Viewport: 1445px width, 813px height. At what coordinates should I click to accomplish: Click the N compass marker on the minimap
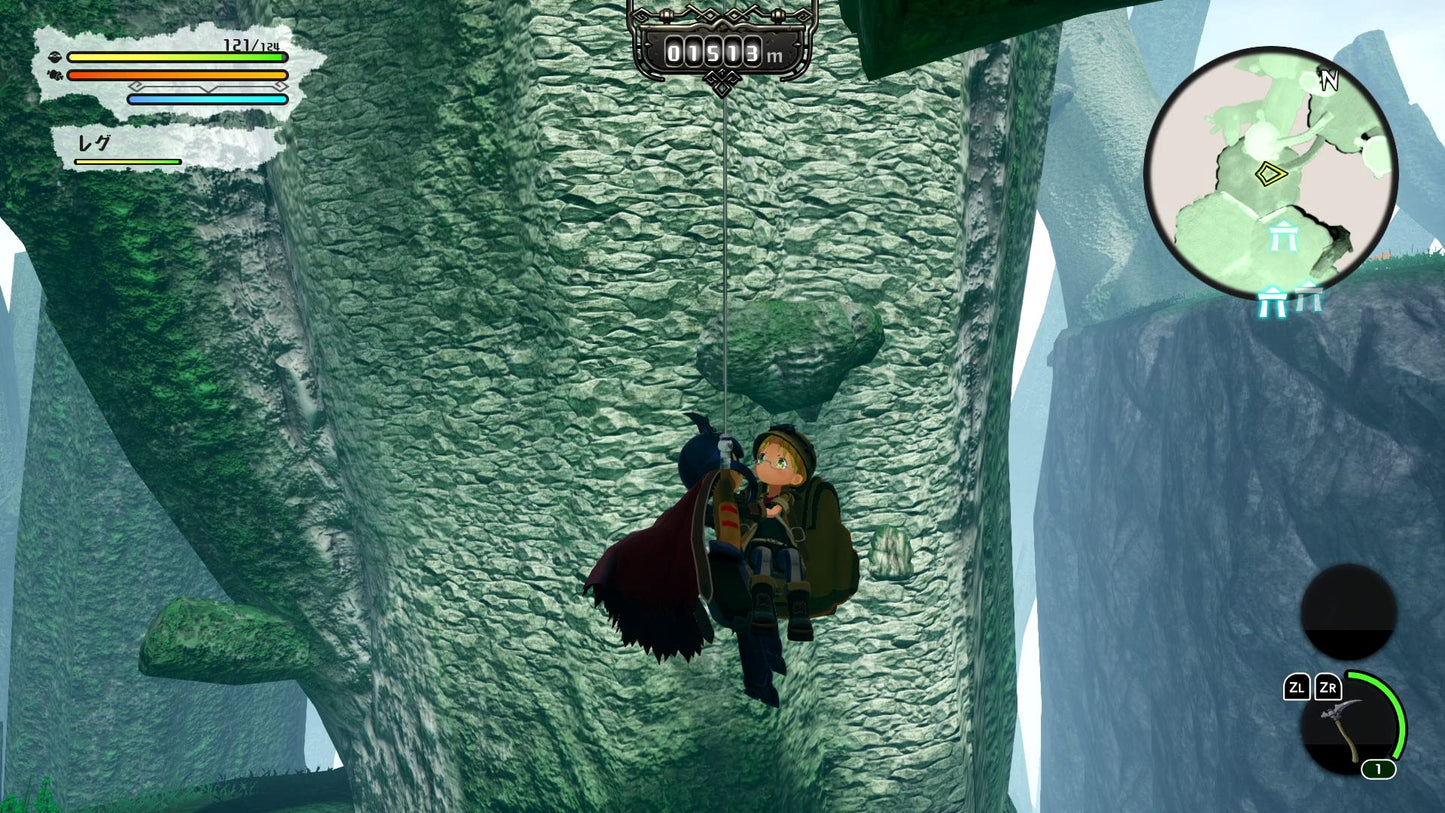(1330, 81)
